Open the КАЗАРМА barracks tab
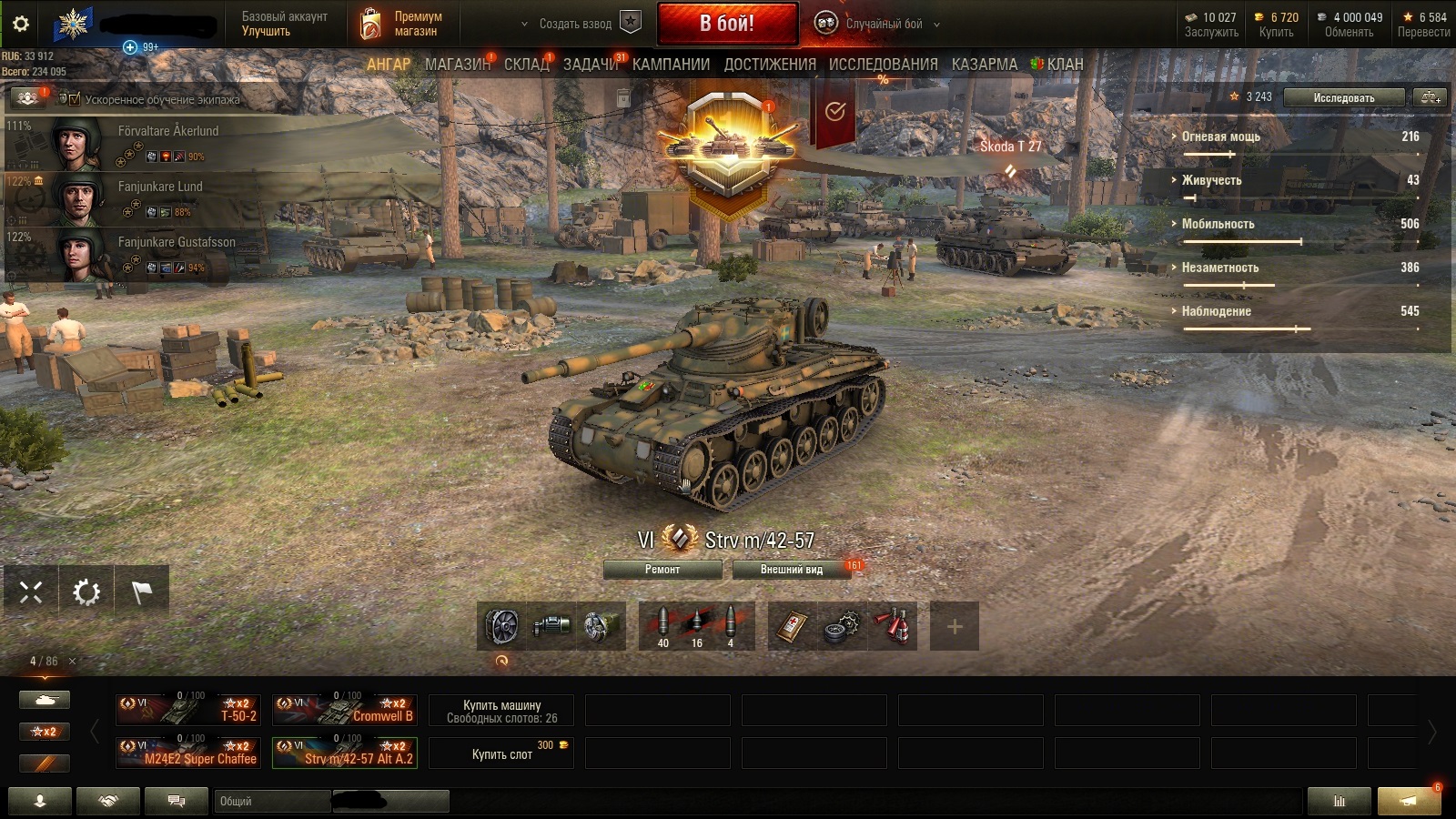The image size is (1456, 819). tap(984, 65)
